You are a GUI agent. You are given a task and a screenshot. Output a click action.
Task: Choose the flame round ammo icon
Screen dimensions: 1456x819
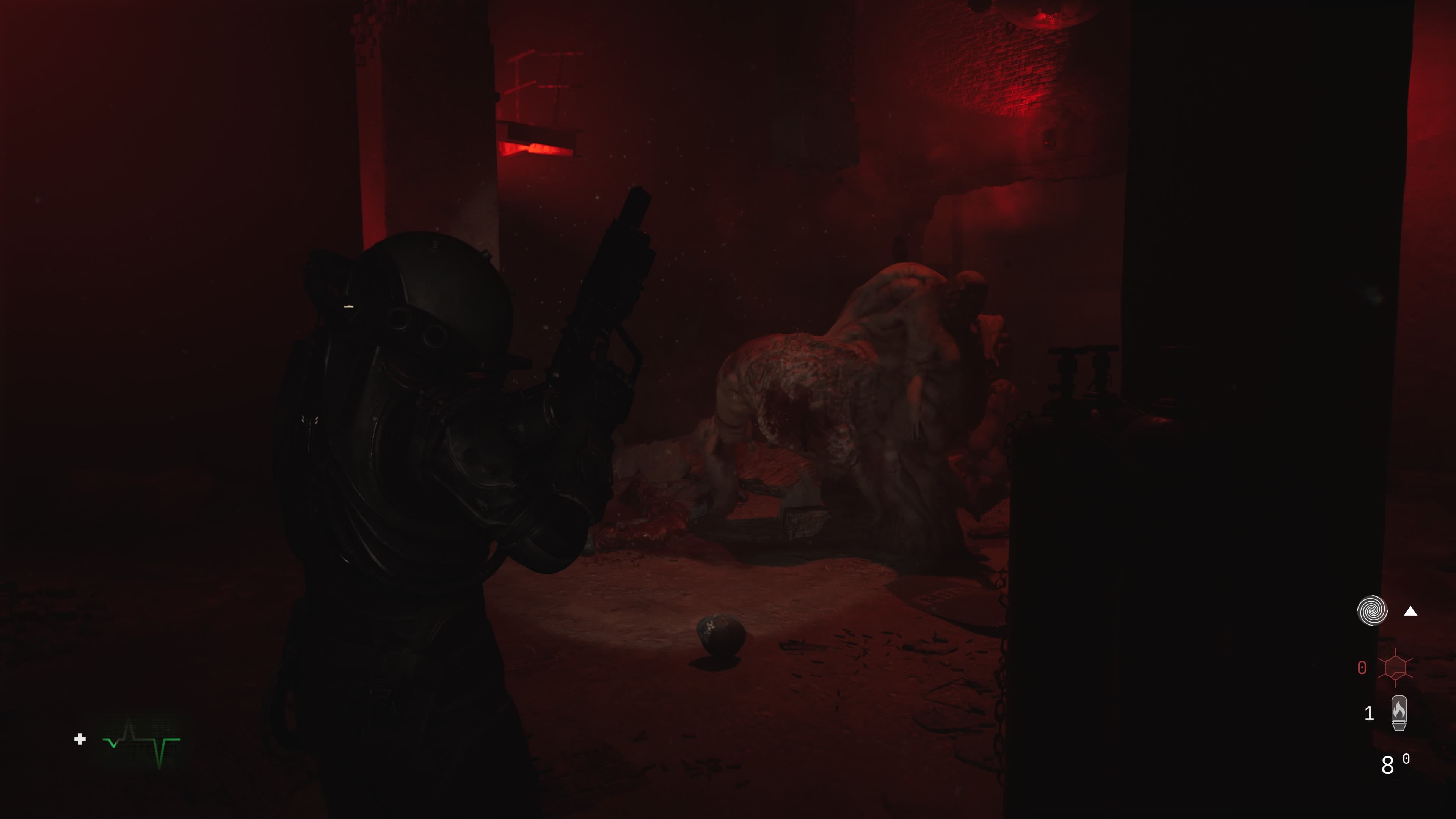(x=1399, y=713)
